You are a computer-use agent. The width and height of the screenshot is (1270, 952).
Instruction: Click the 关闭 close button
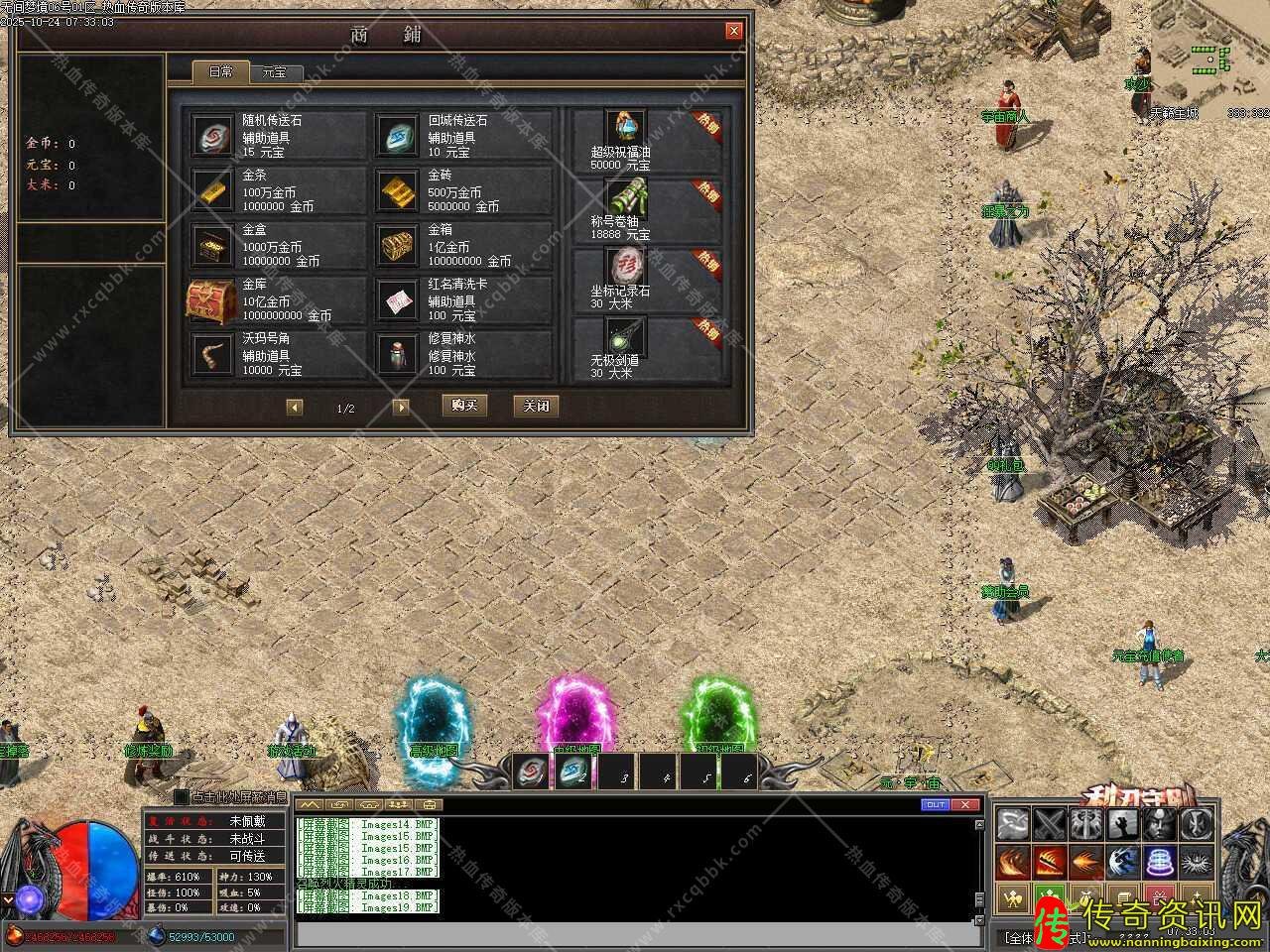[x=536, y=406]
